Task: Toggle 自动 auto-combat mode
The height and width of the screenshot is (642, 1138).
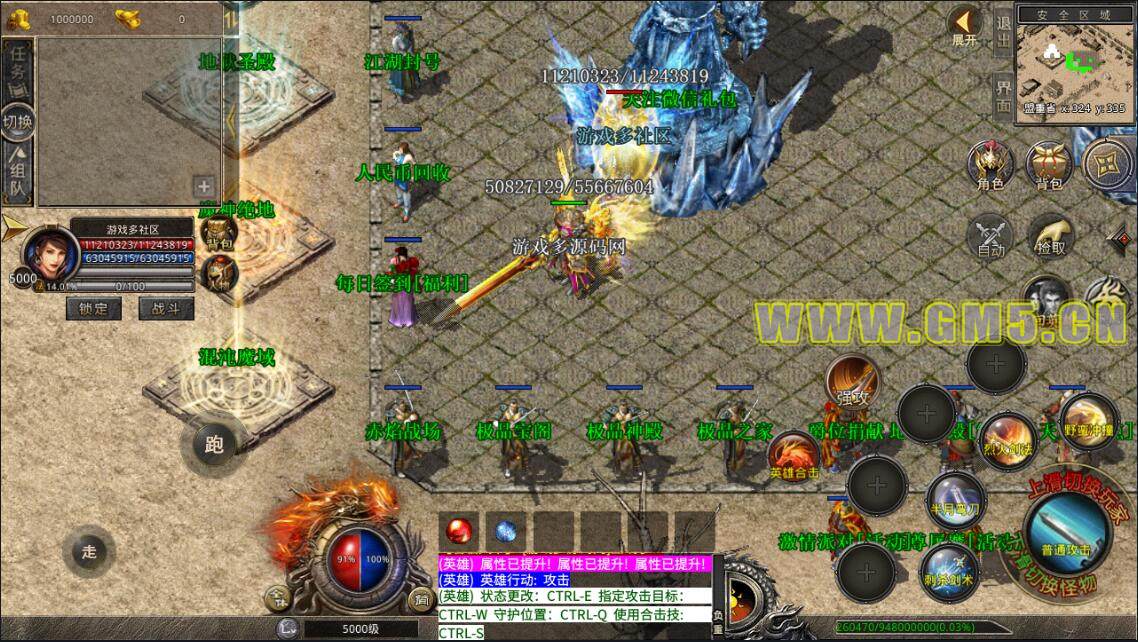Action: pos(990,235)
